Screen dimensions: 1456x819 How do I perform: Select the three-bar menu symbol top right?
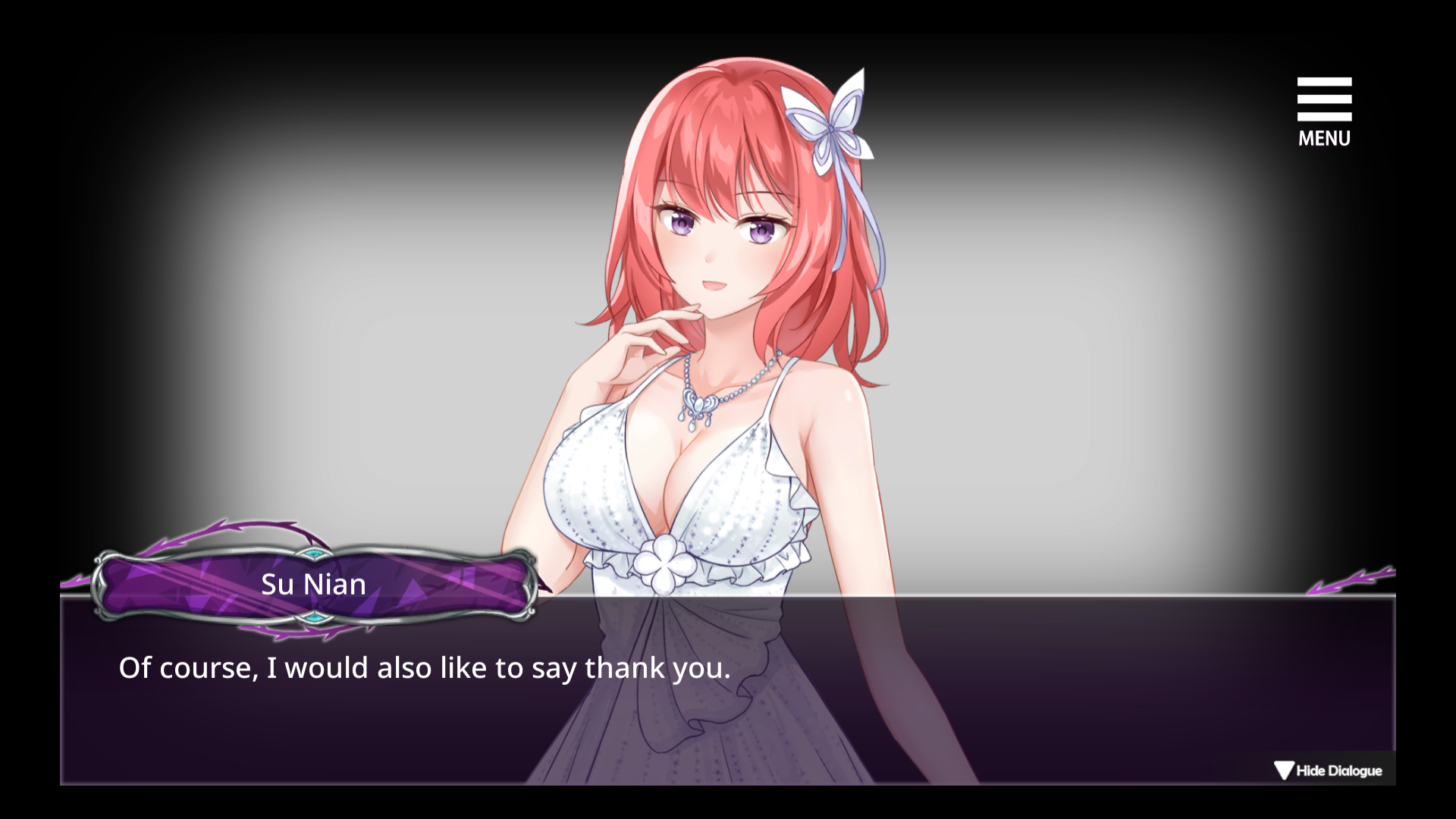tap(1324, 99)
